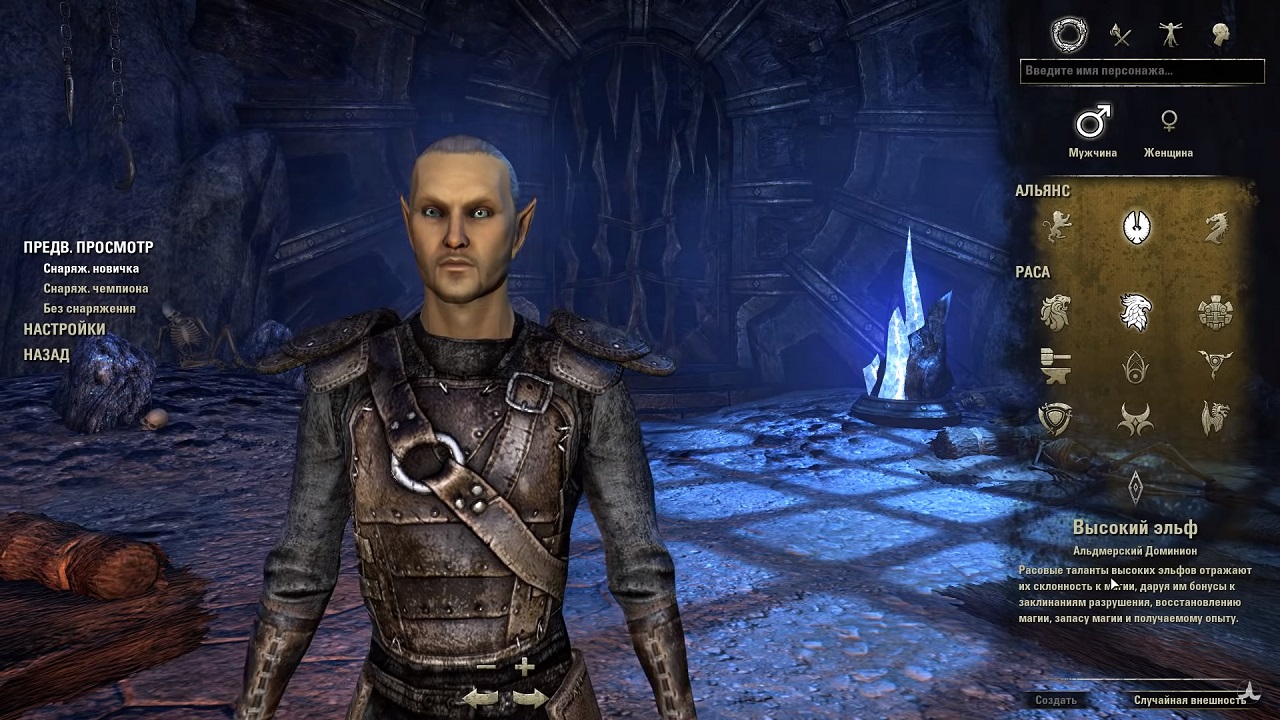
Task: Choose the male gender symbol
Action: [x=1092, y=123]
